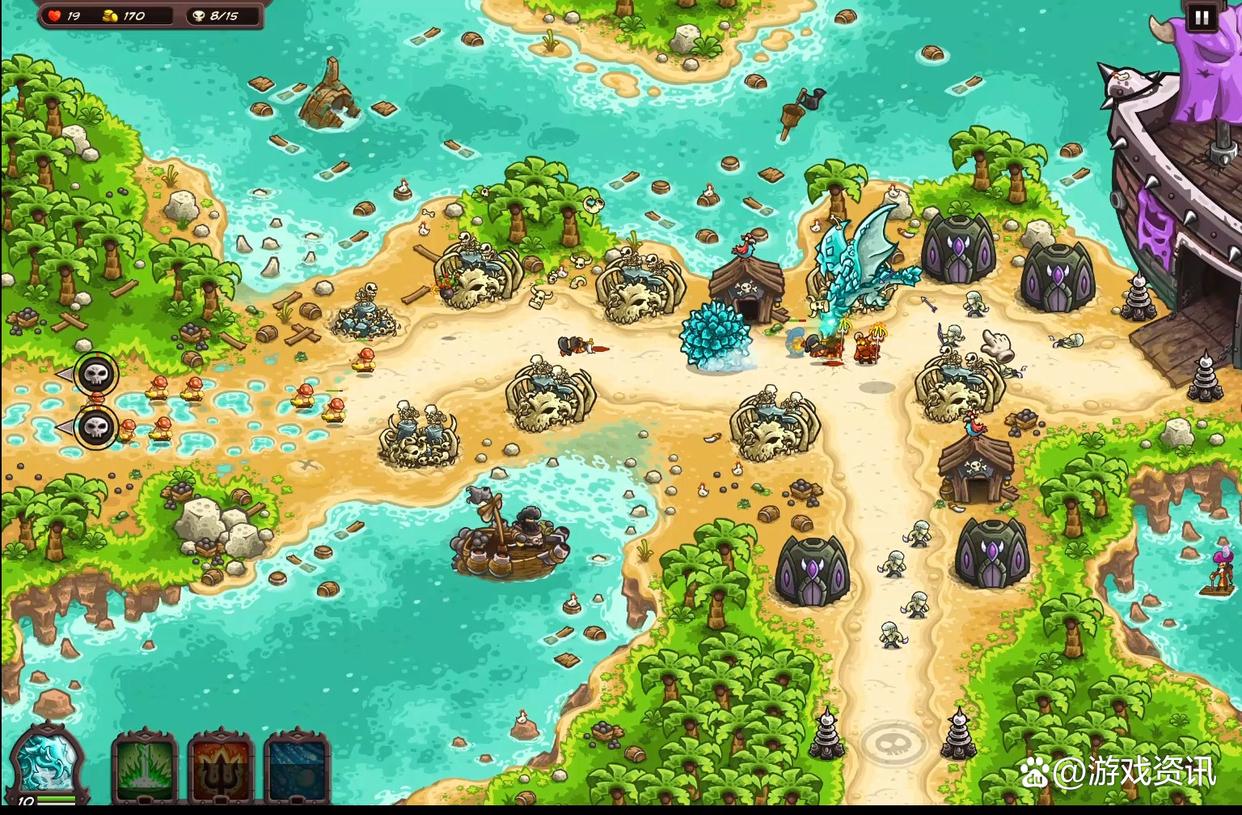The height and width of the screenshot is (815, 1242).
Task: Use the dark blue water ability
Action: (x=297, y=768)
